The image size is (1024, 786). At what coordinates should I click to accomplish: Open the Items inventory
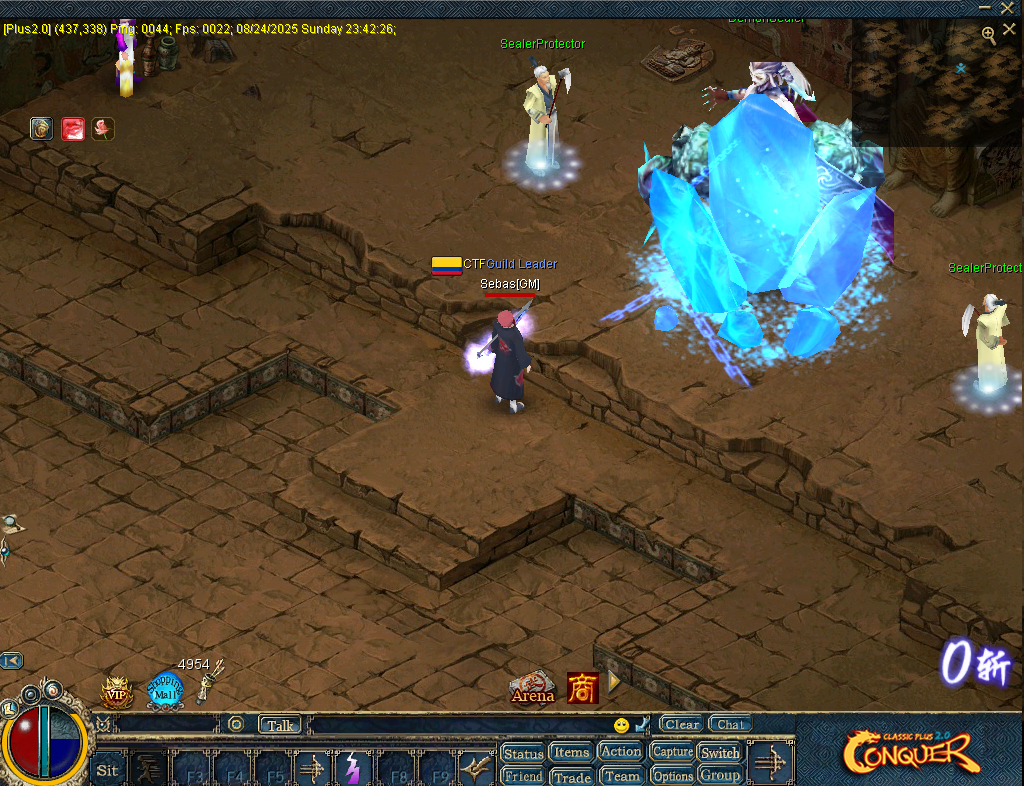pyautogui.click(x=571, y=752)
